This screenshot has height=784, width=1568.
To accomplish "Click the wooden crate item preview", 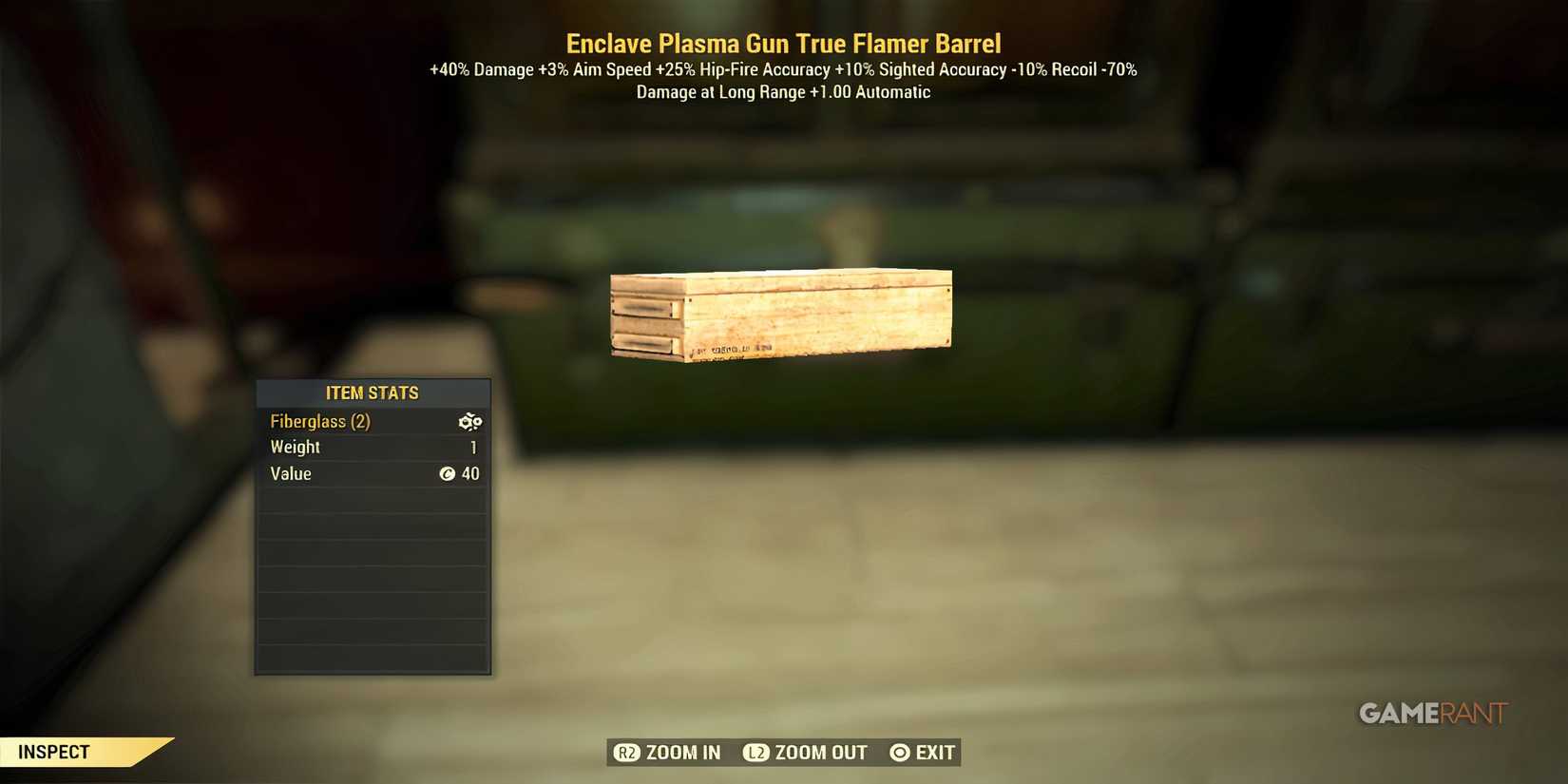I will 779,314.
